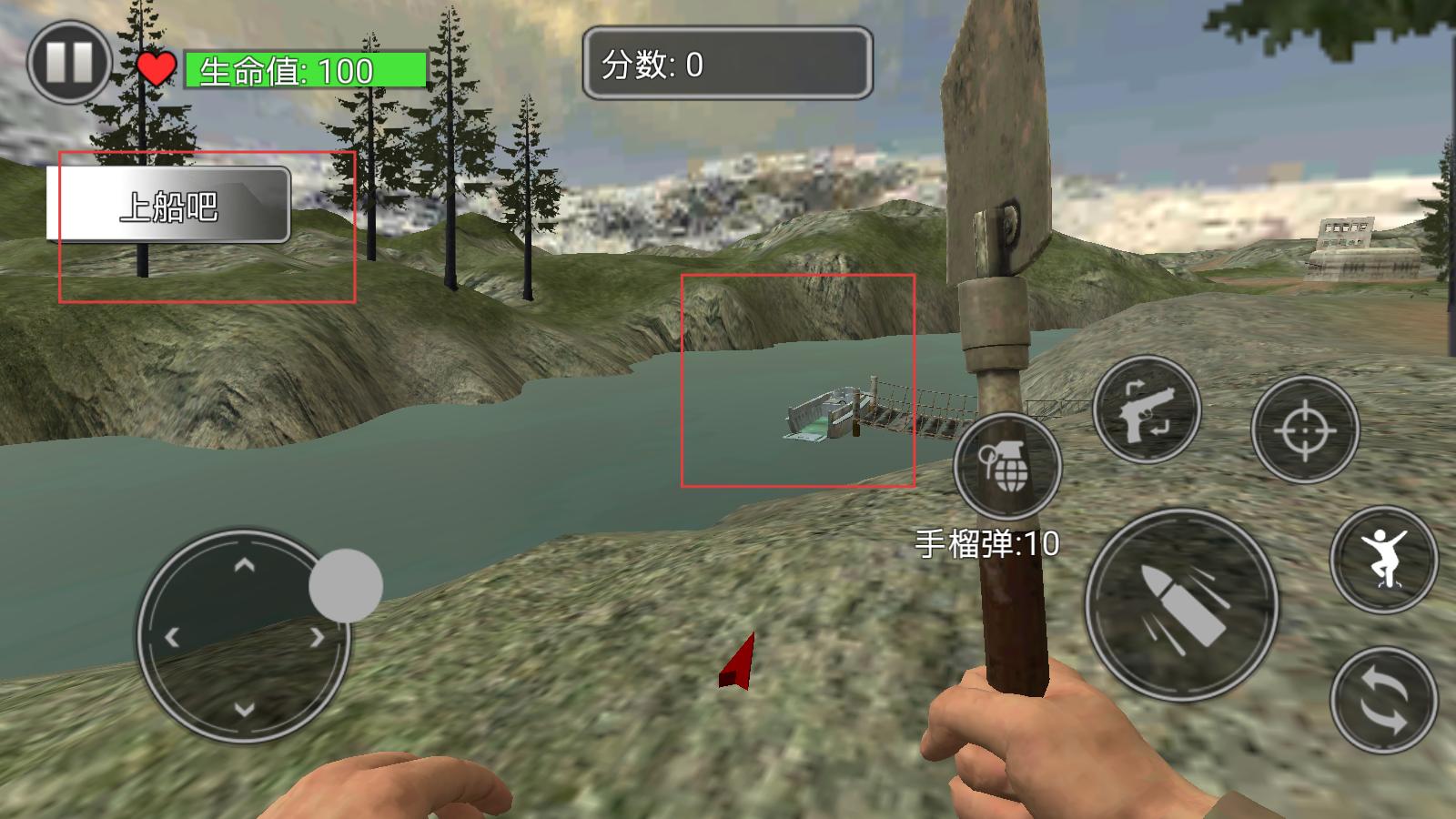The width and height of the screenshot is (1456, 819).
Task: Tap the joystick's up arrow
Action: point(244,566)
